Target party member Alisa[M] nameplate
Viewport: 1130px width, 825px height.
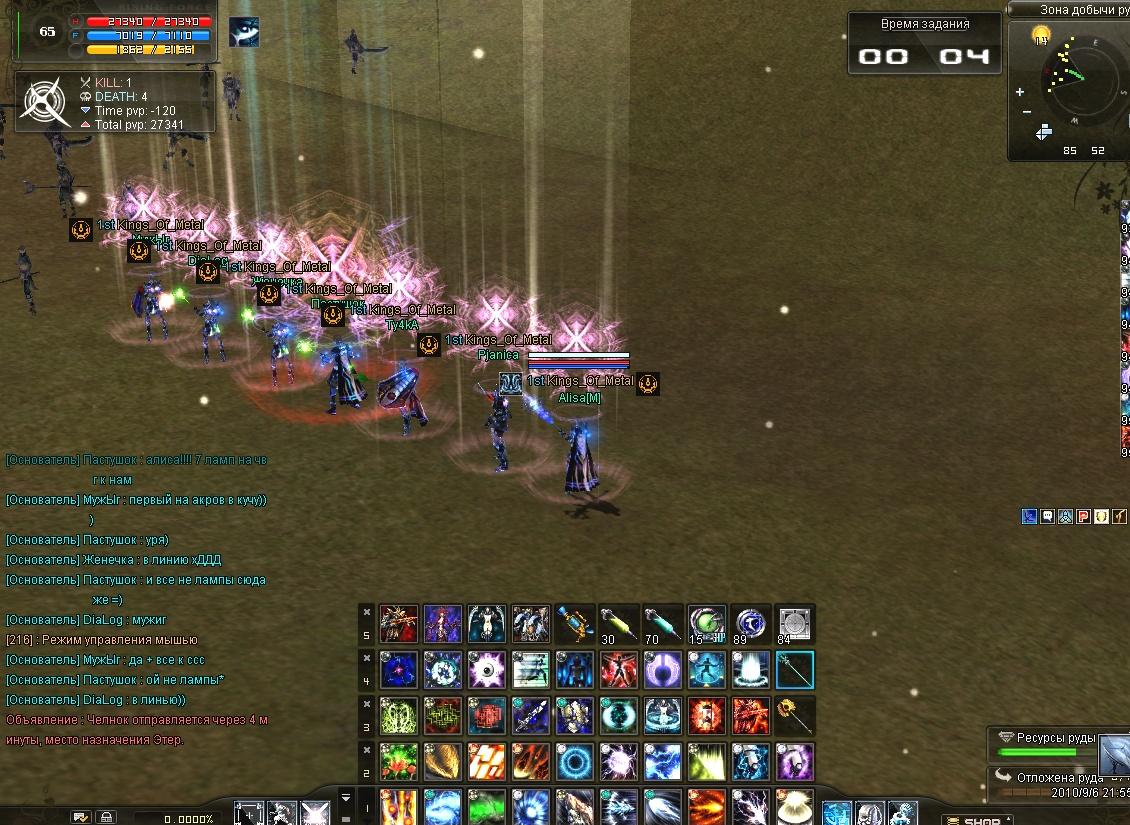(580, 397)
